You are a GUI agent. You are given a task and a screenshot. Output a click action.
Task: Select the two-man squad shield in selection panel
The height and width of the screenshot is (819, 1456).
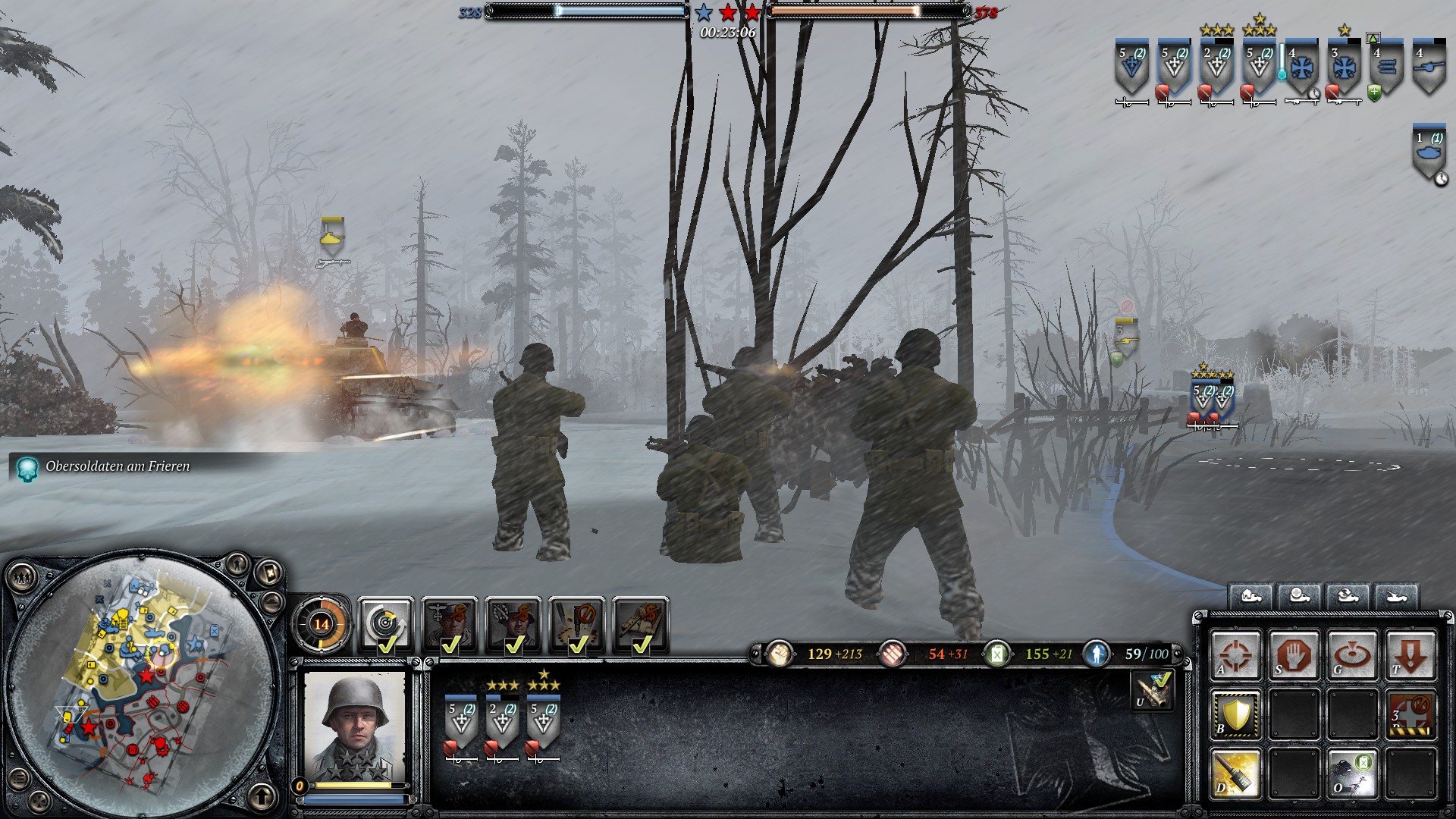point(501,722)
